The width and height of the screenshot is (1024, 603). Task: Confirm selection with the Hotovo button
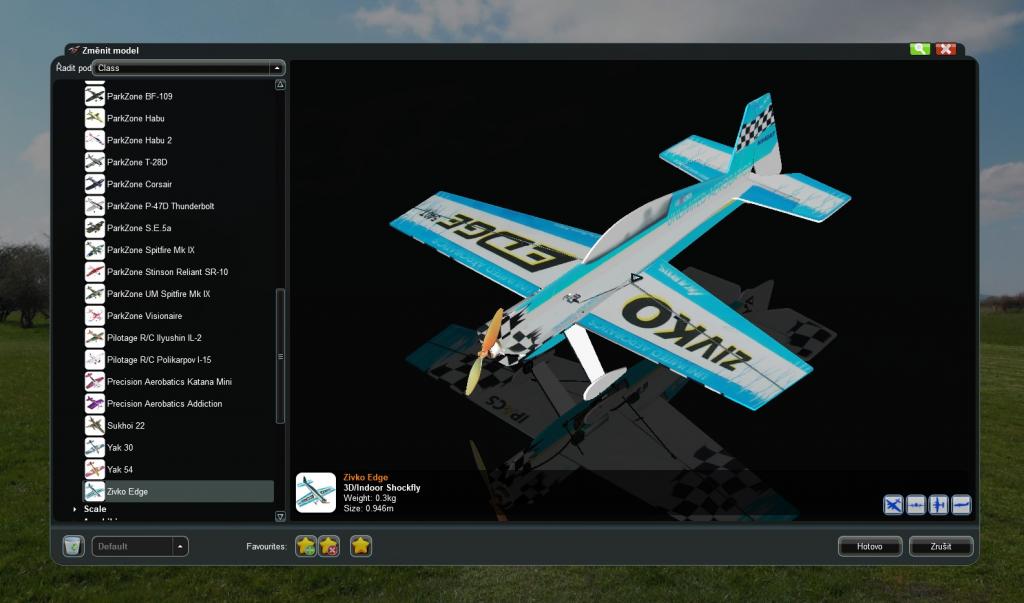coord(870,547)
